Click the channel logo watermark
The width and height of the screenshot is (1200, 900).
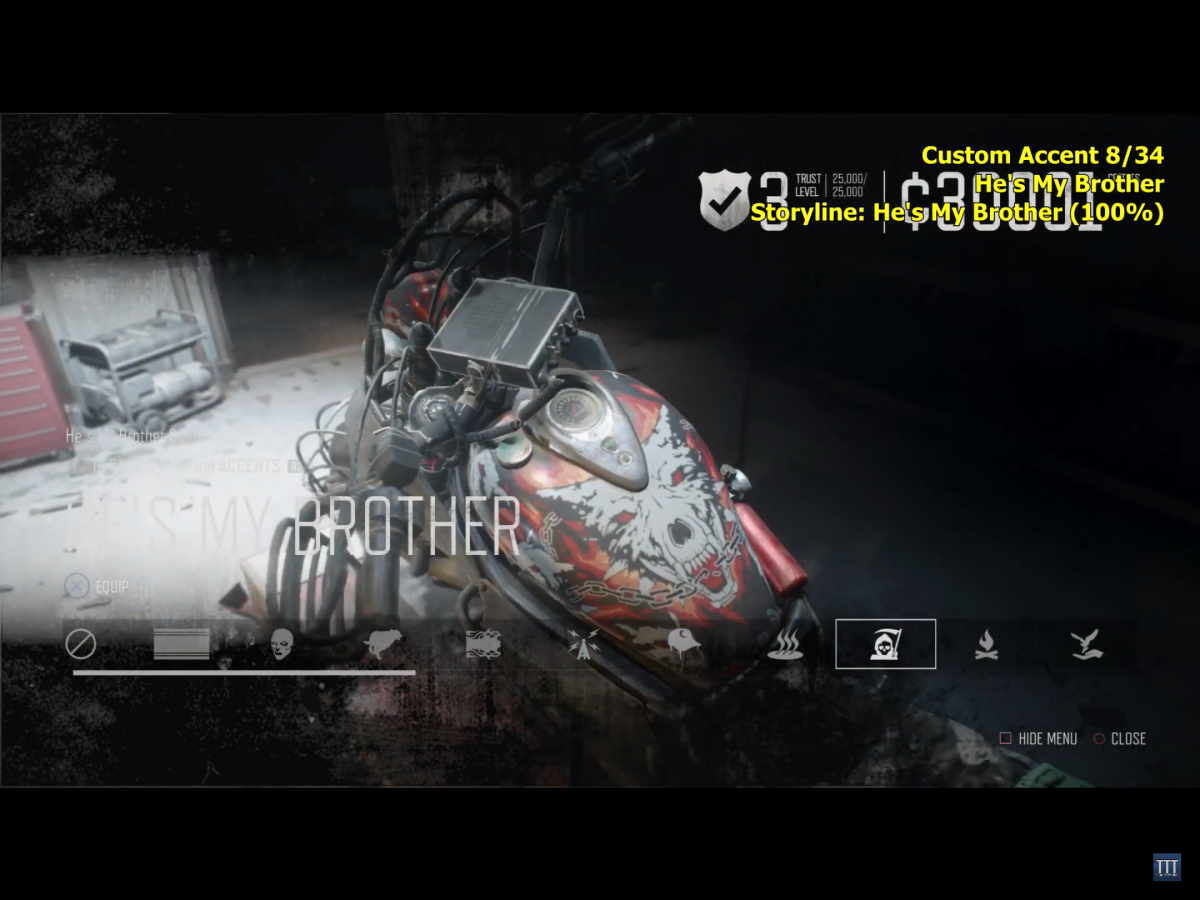[1166, 867]
